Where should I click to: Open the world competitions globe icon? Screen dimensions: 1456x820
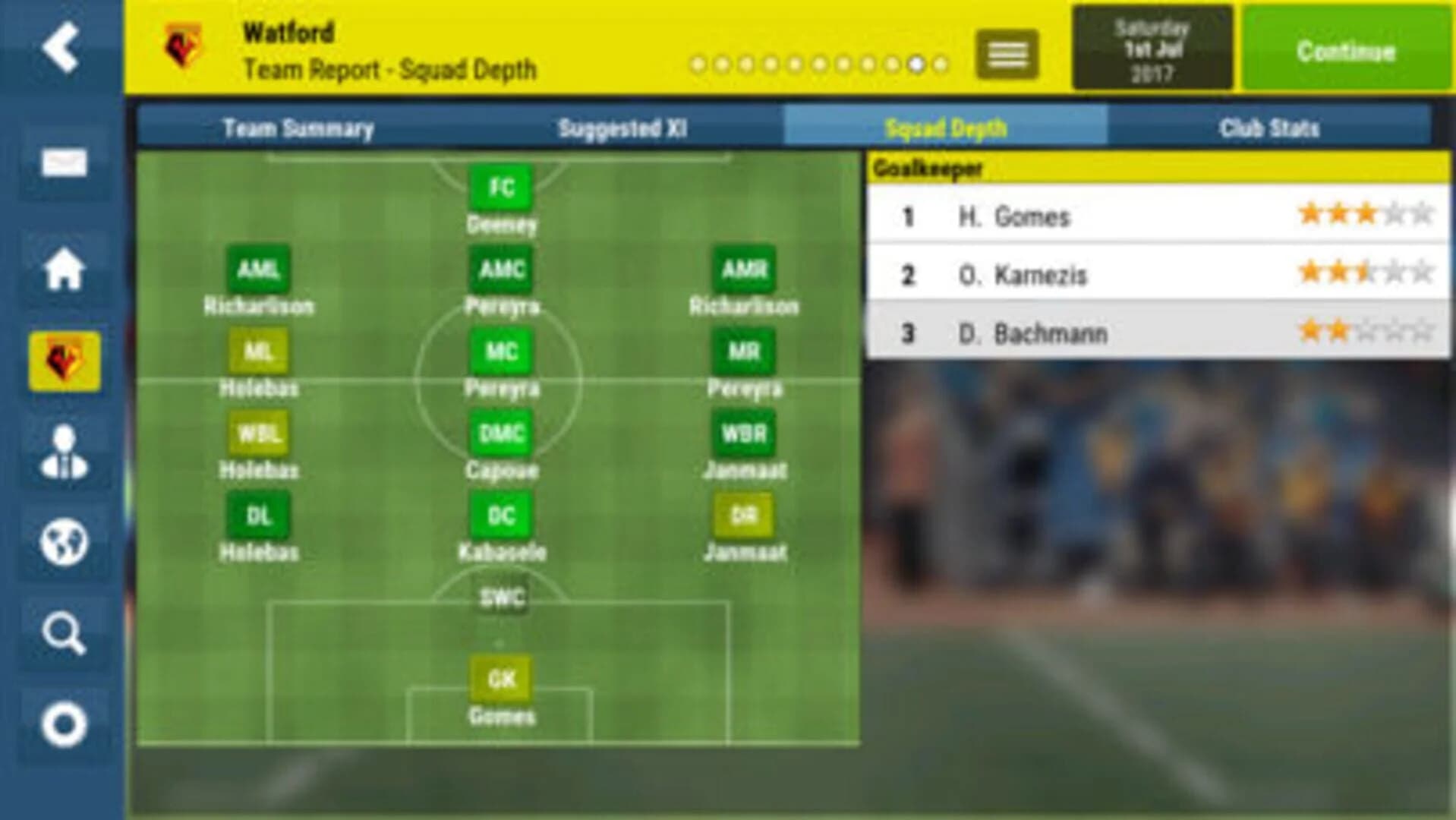(x=65, y=543)
